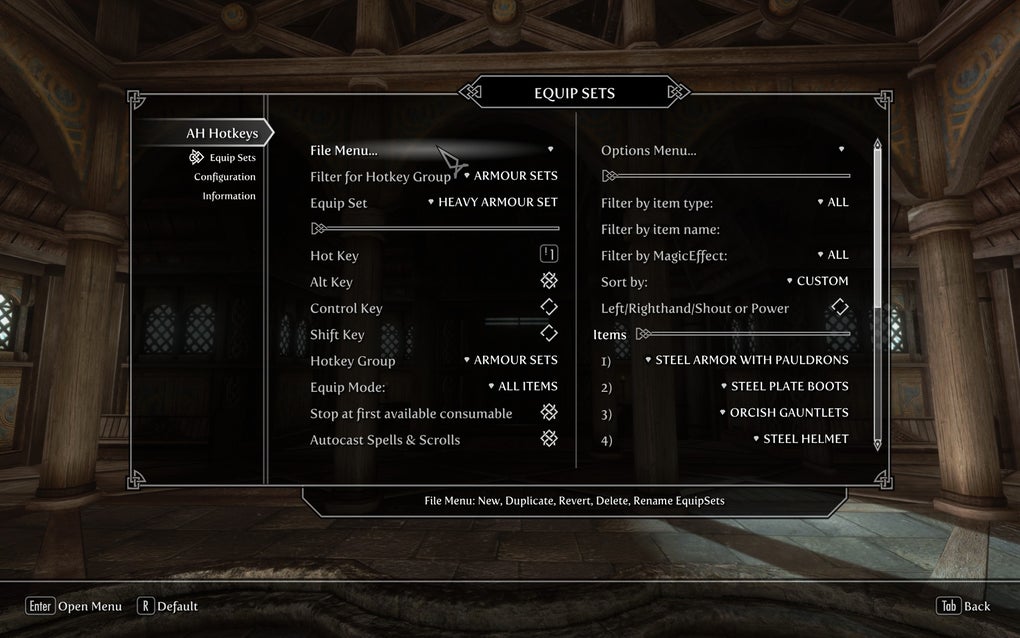Toggle Autocast Spells & Scrolls
The image size is (1020, 638).
[x=549, y=439]
